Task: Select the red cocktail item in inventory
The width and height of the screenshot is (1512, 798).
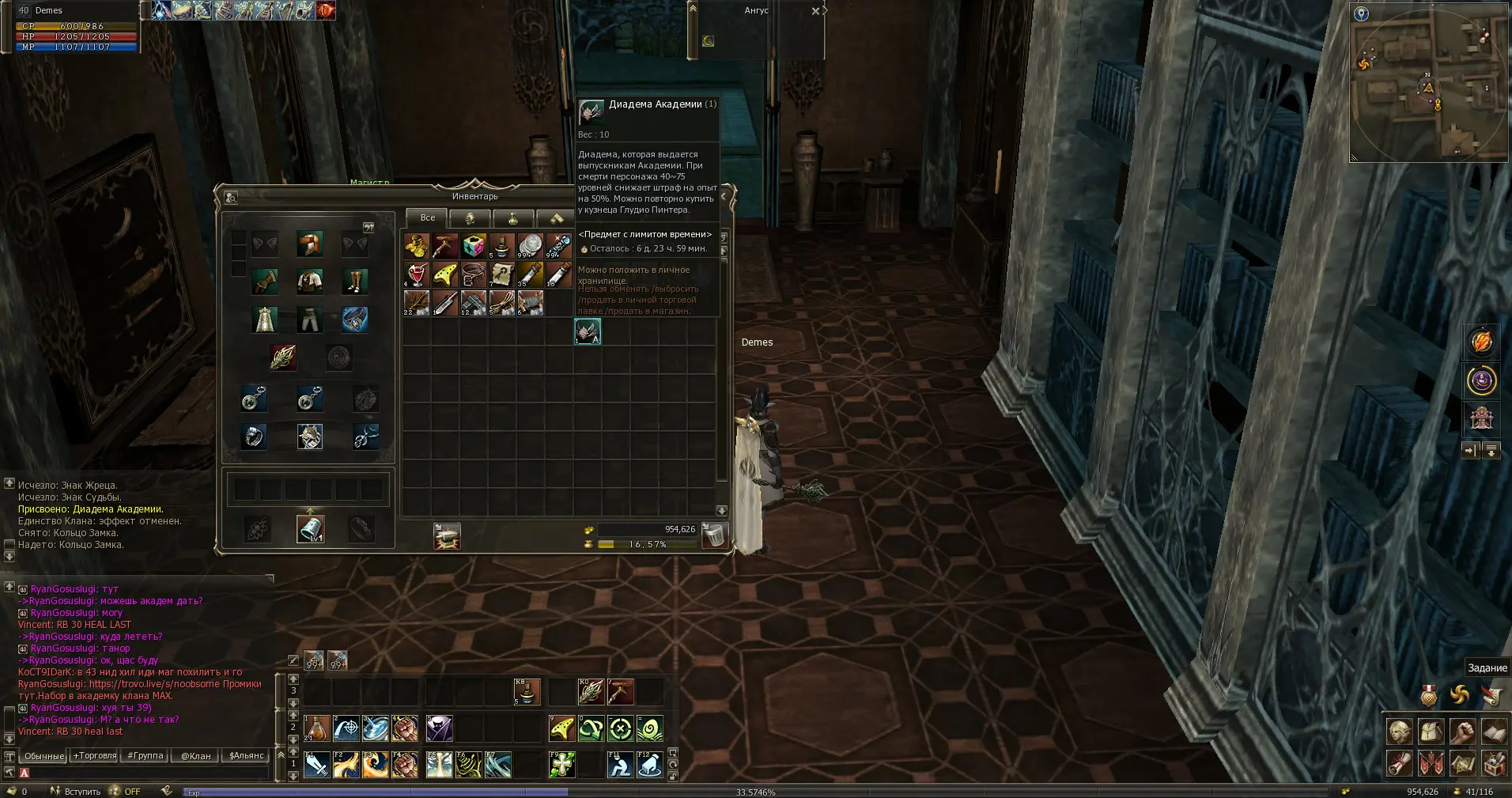Action: (417, 274)
